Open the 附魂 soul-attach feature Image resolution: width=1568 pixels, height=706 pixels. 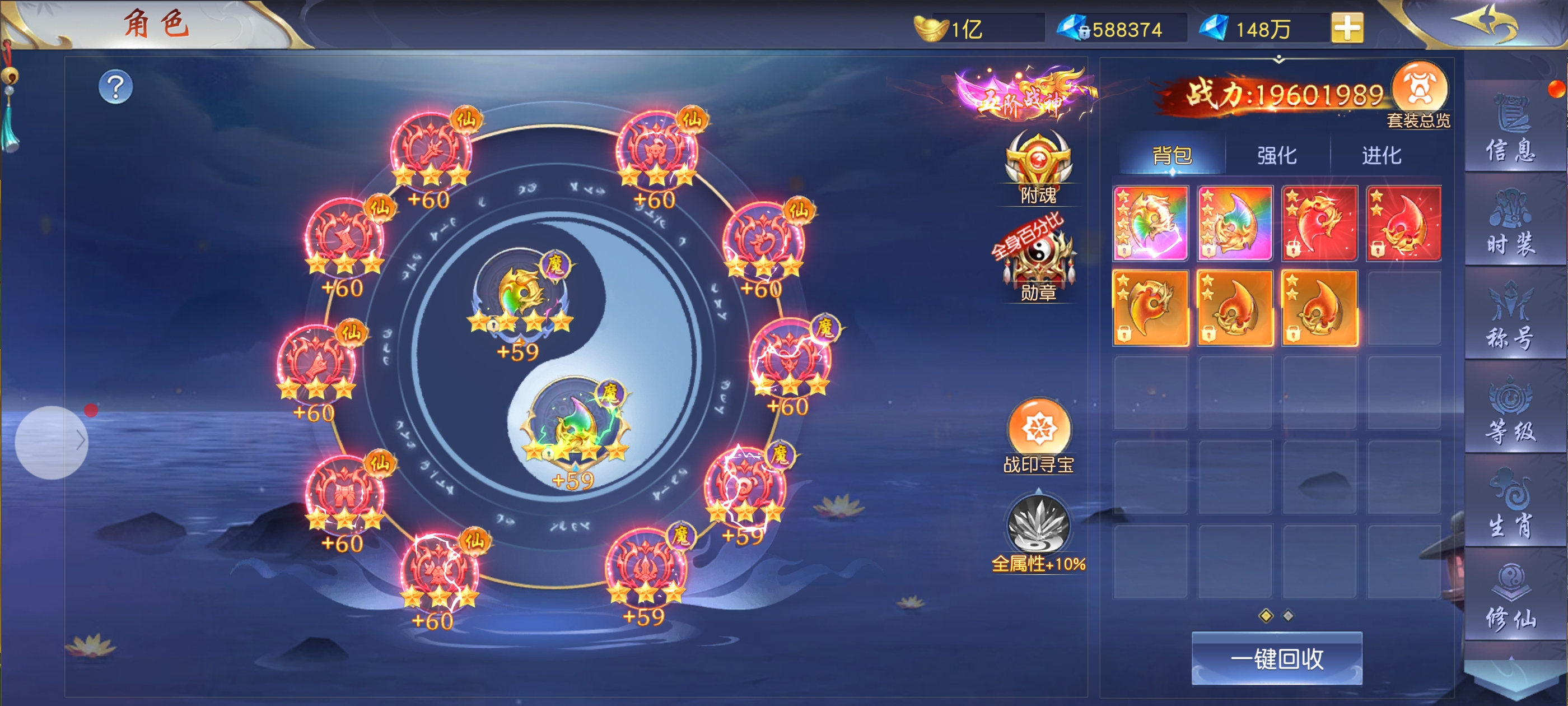pos(1038,165)
